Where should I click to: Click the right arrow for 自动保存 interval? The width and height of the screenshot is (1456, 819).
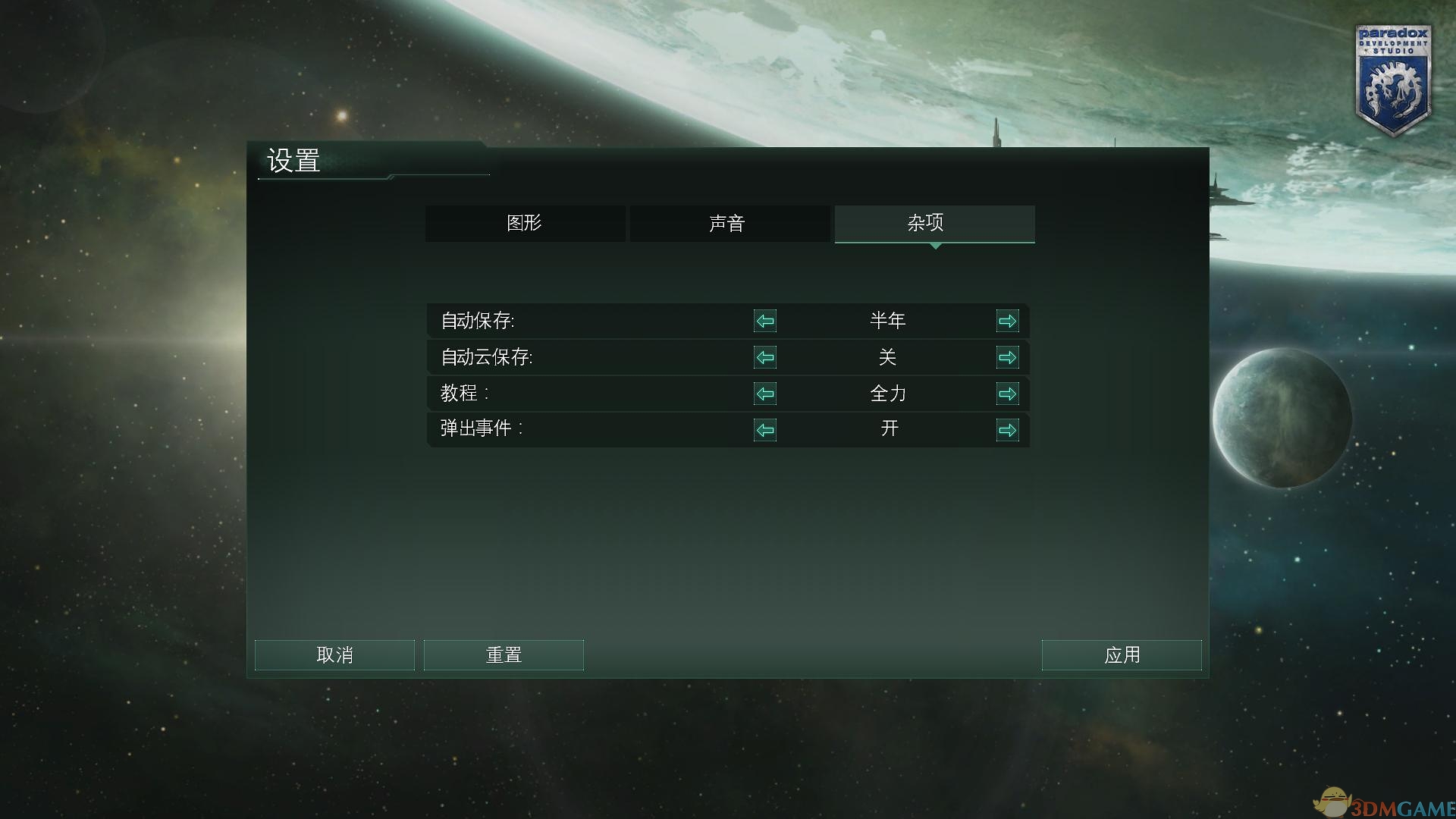tap(1008, 321)
